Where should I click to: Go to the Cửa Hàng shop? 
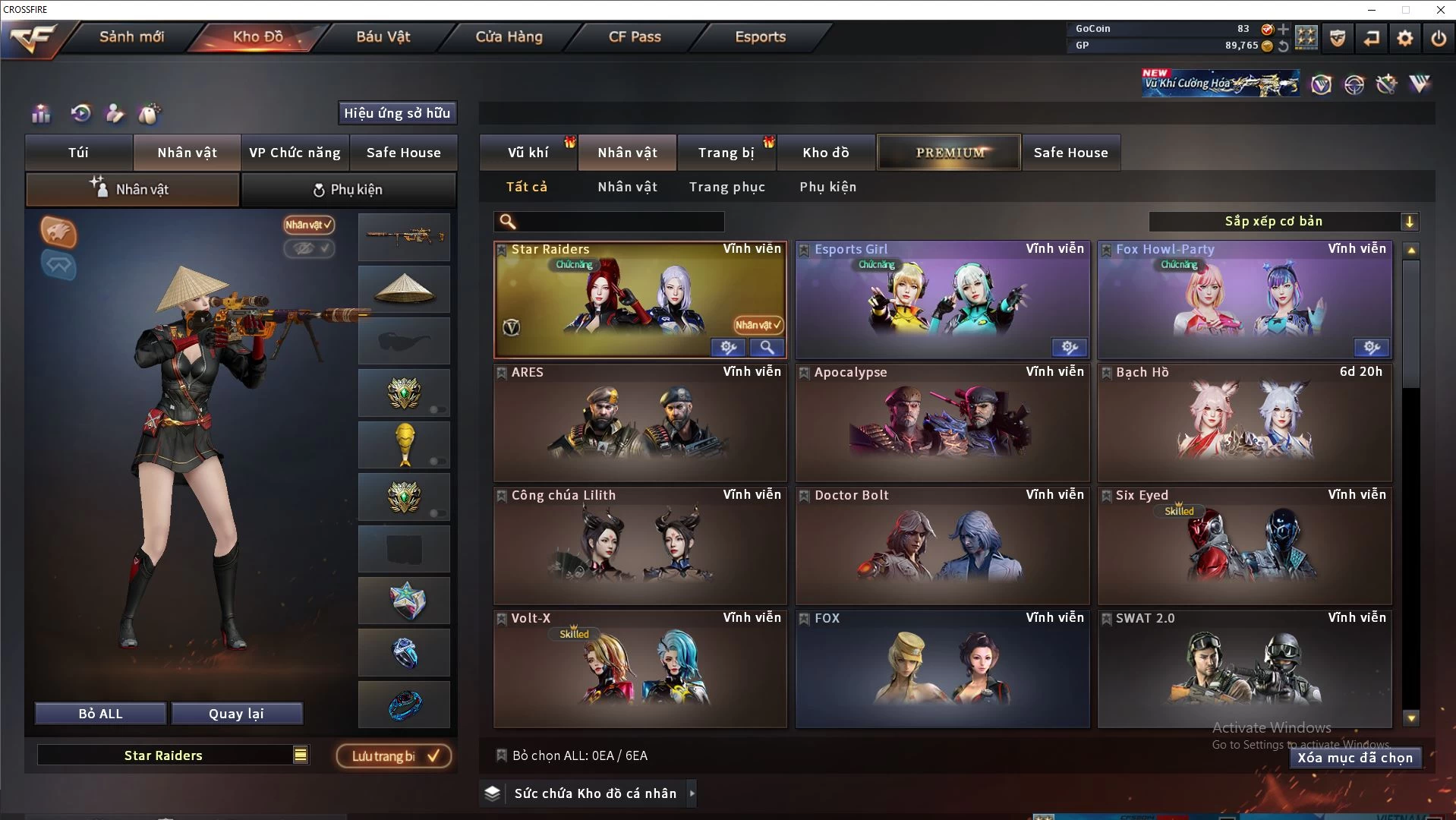(509, 36)
